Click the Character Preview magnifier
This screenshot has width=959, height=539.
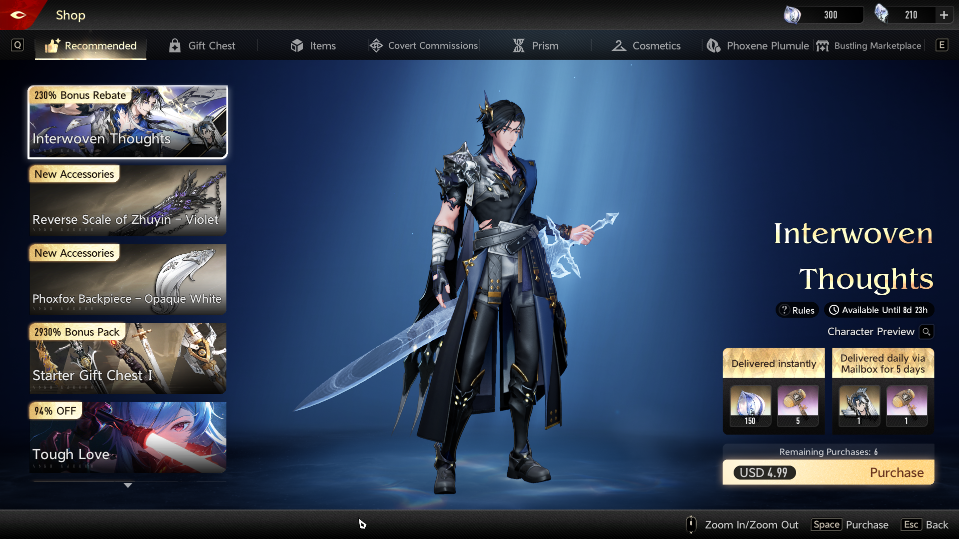tap(927, 332)
